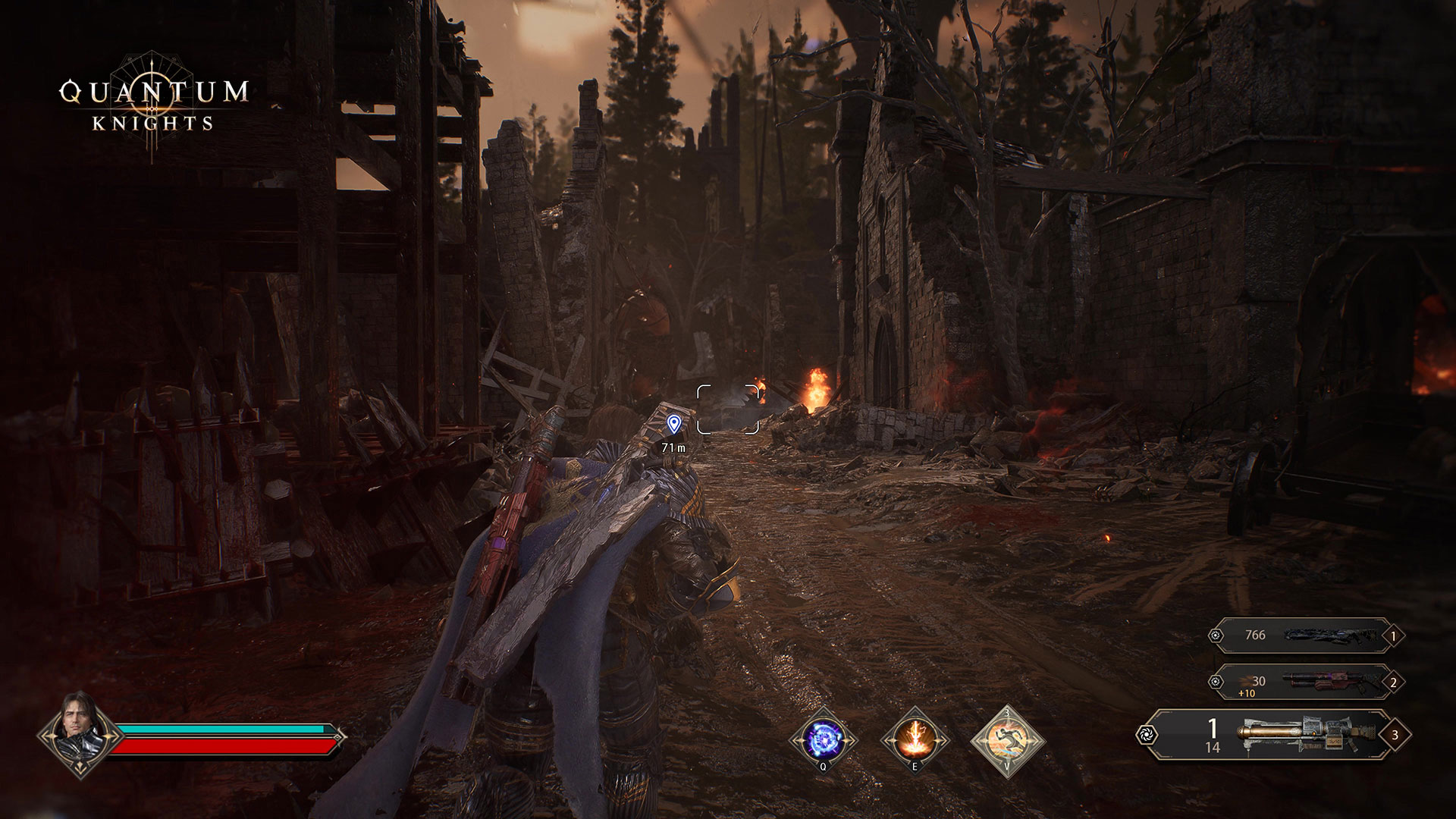This screenshot has height=819, width=1456.
Task: Select the blue waypoint marker showing 71 m
Action: click(673, 424)
